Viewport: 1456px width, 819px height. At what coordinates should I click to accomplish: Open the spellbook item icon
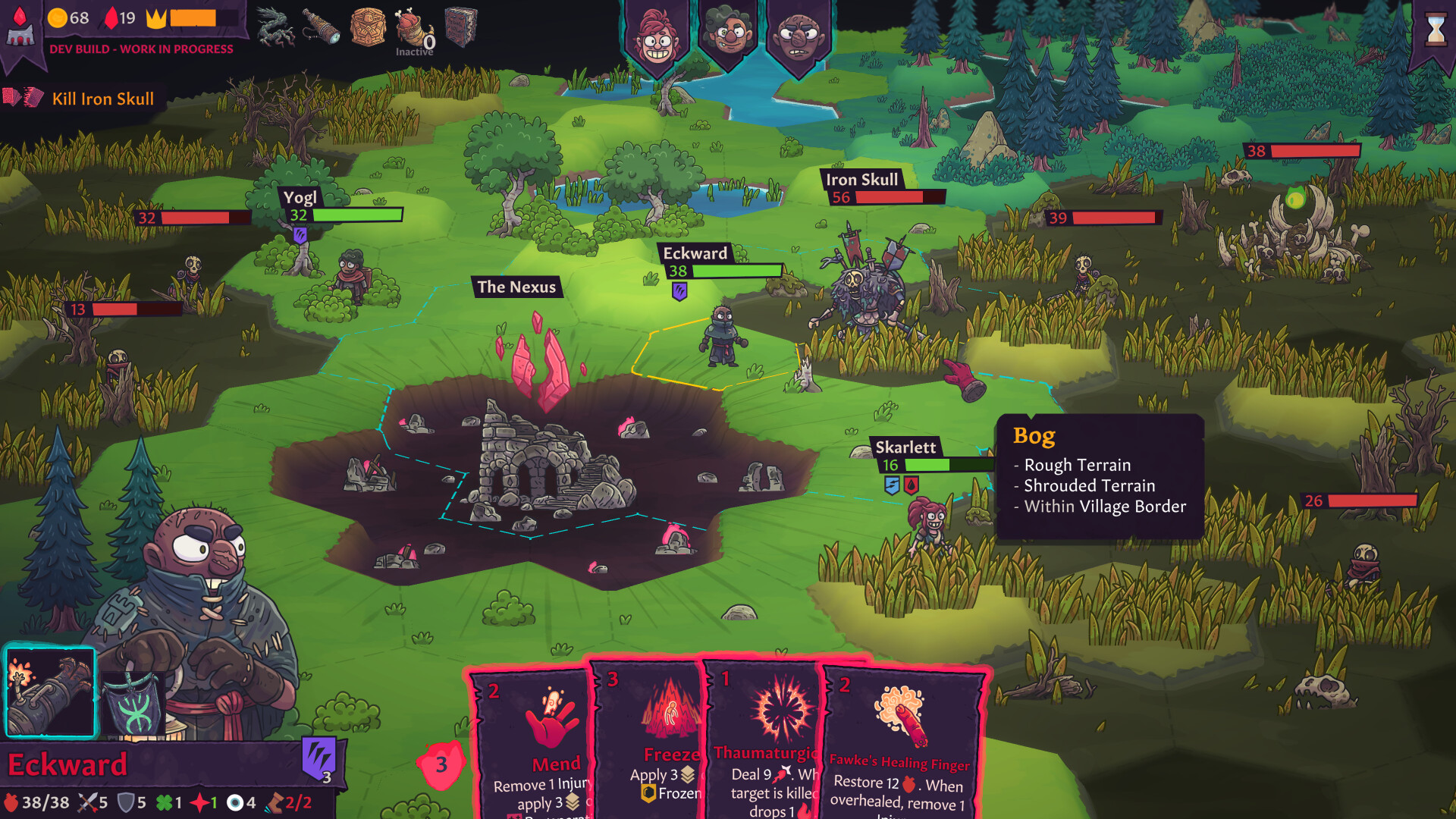pos(460,25)
